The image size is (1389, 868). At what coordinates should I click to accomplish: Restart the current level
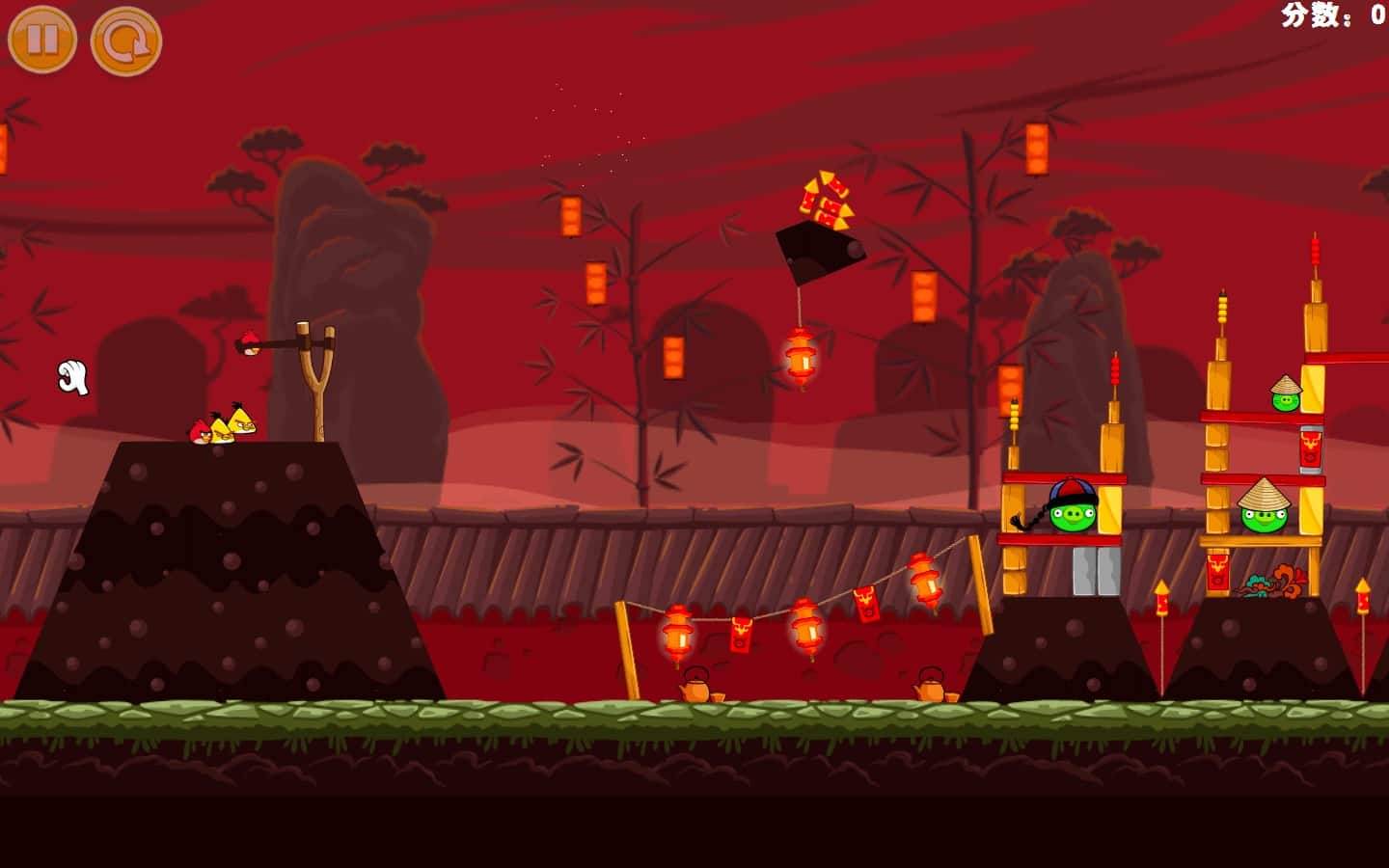125,41
